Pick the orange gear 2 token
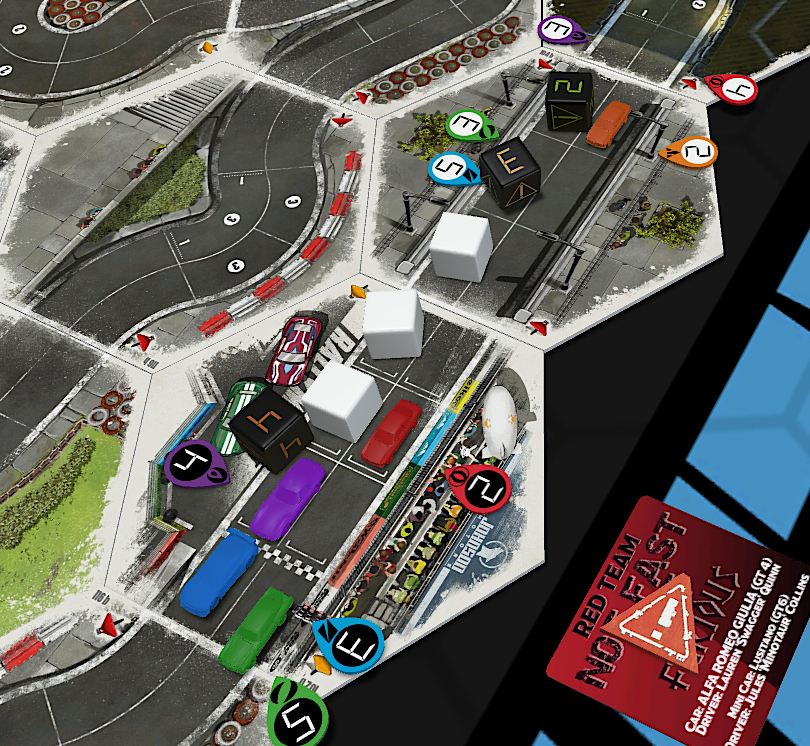The width and height of the screenshot is (810, 746). [x=696, y=152]
